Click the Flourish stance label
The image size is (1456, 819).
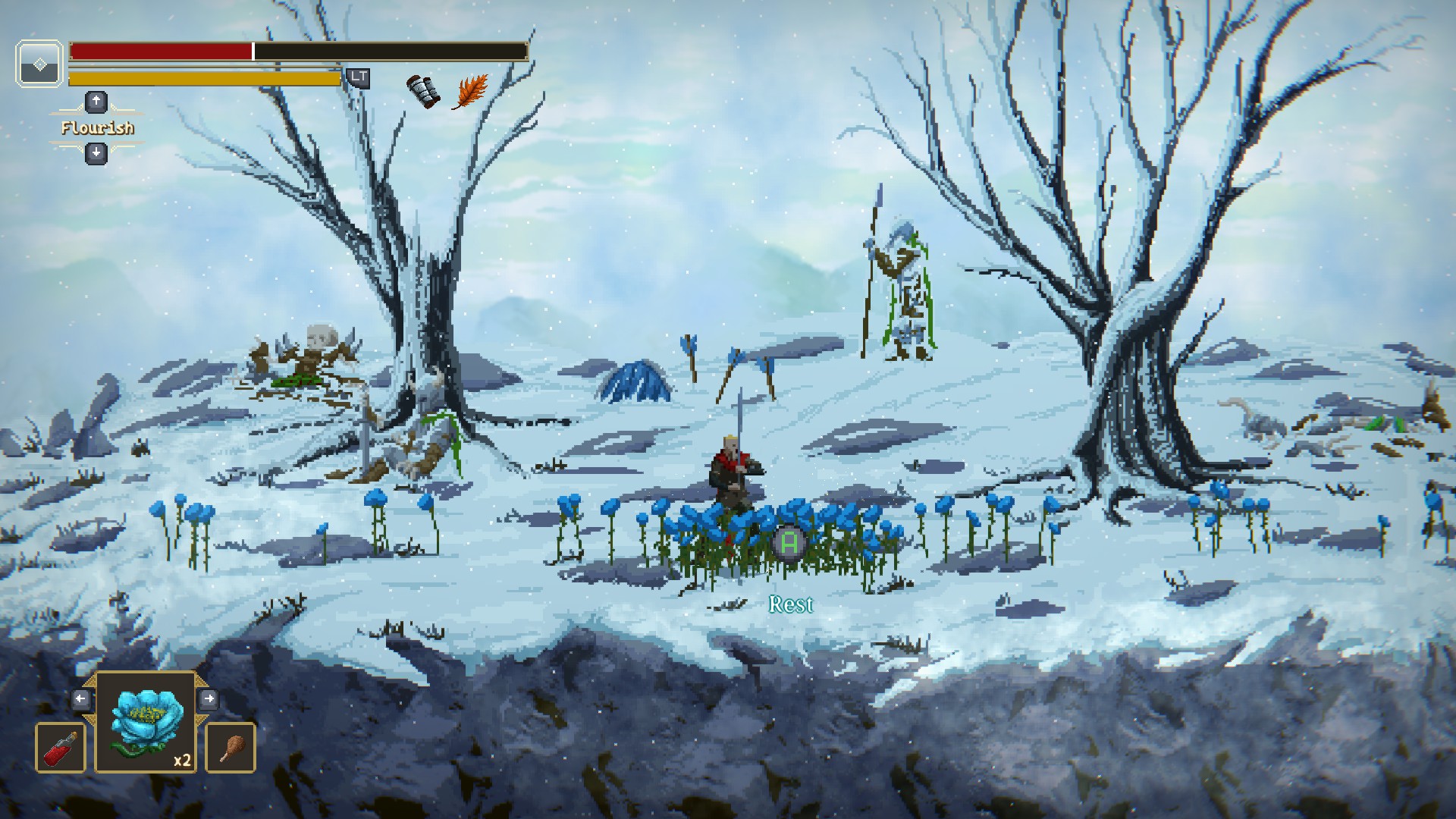pyautogui.click(x=97, y=128)
